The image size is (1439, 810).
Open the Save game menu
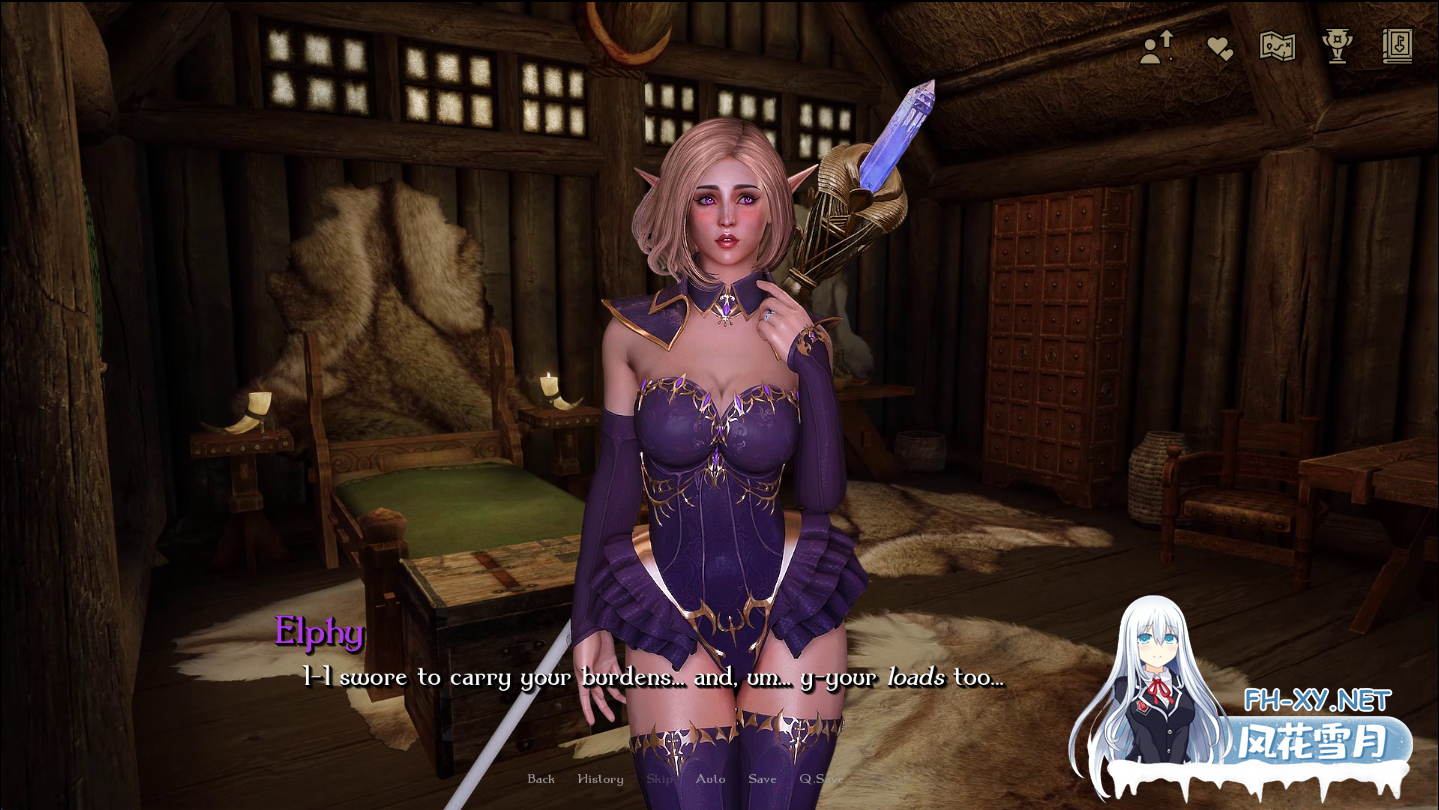click(762, 779)
